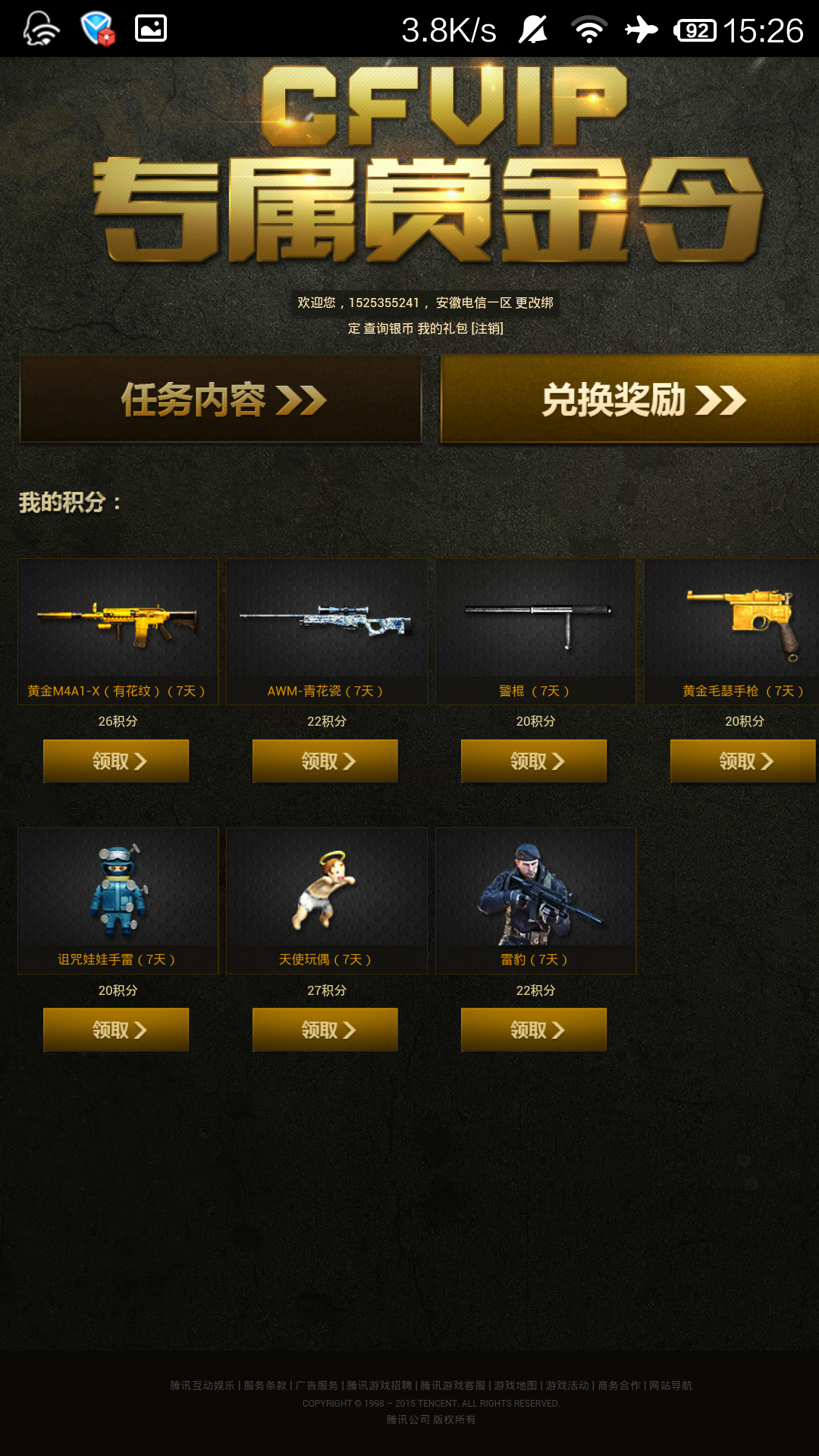
Task: Open the 任务内容 mission content tab
Action: point(220,399)
